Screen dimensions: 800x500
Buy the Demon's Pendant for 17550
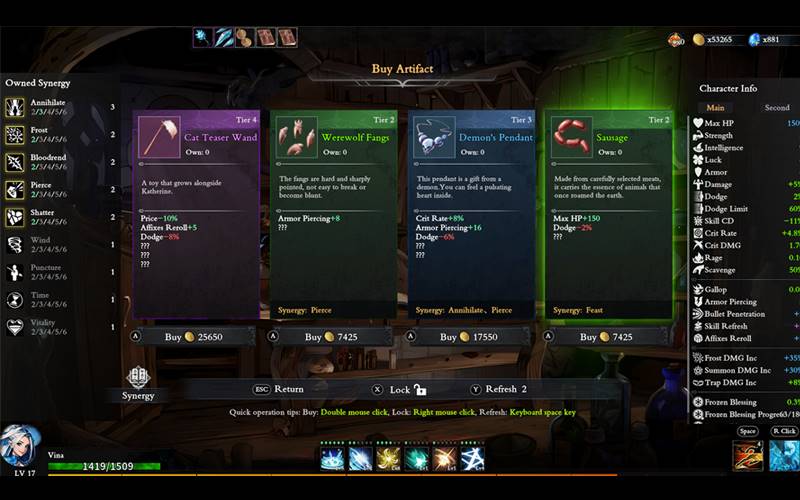coord(469,337)
